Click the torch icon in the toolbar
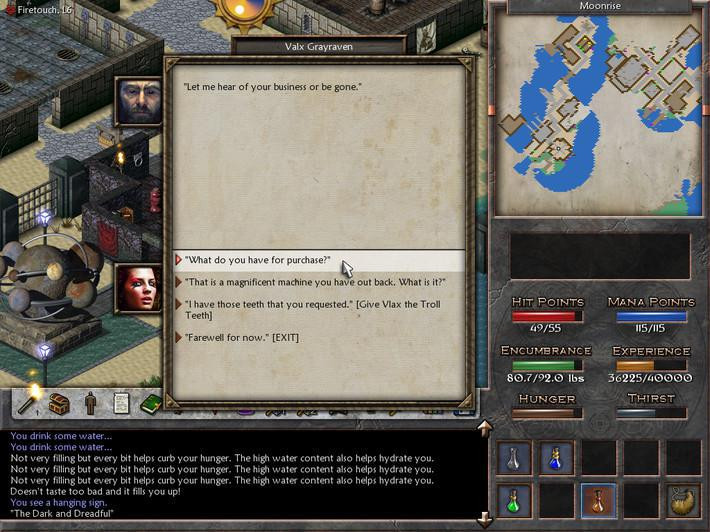This screenshot has width=710, height=532. pos(30,402)
